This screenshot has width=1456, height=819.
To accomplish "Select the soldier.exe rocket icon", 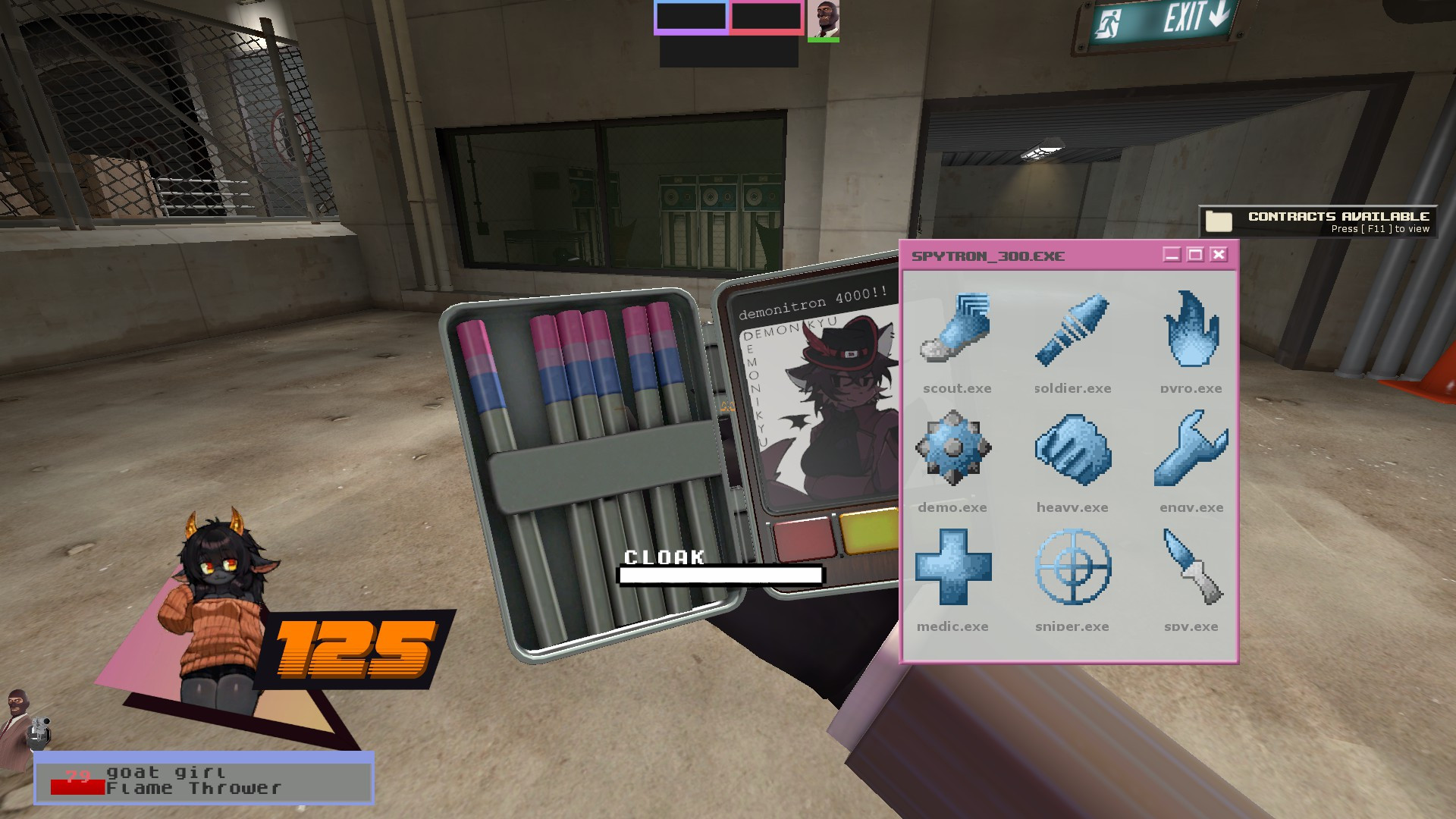I will click(x=1072, y=330).
